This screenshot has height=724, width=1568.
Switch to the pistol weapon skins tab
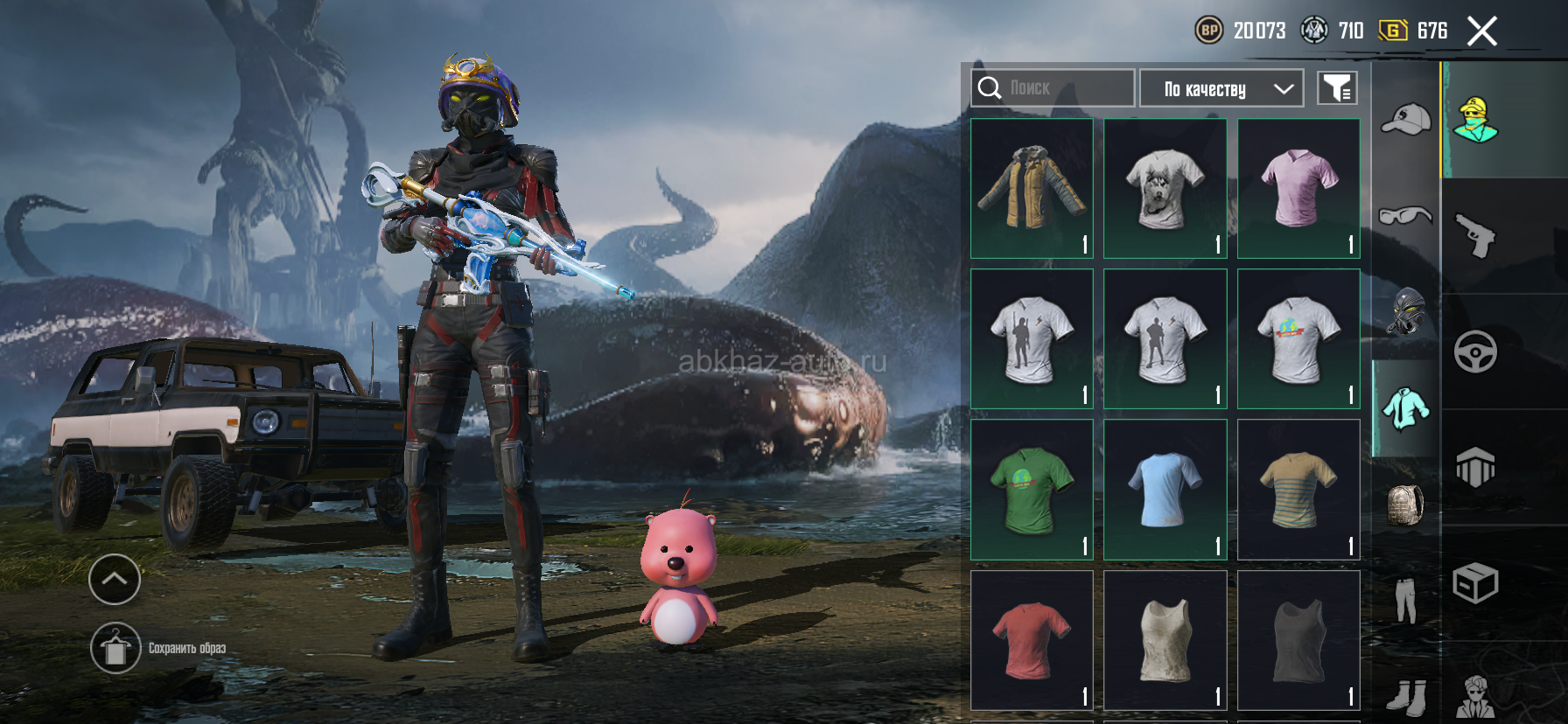[x=1476, y=236]
